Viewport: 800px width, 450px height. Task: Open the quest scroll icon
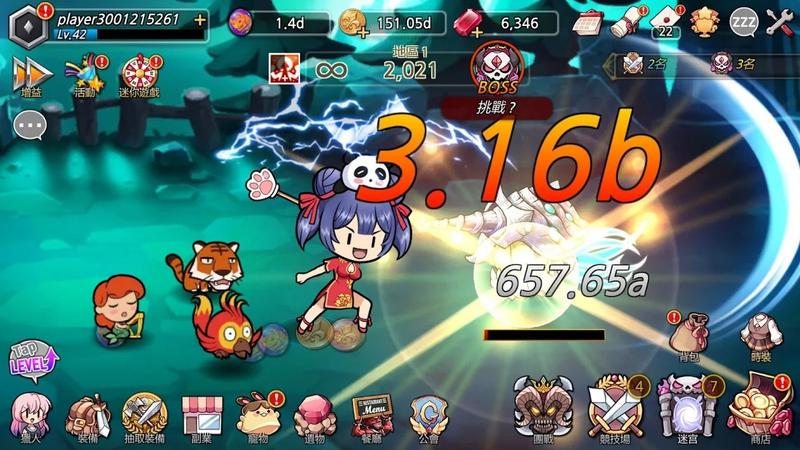click(x=624, y=21)
